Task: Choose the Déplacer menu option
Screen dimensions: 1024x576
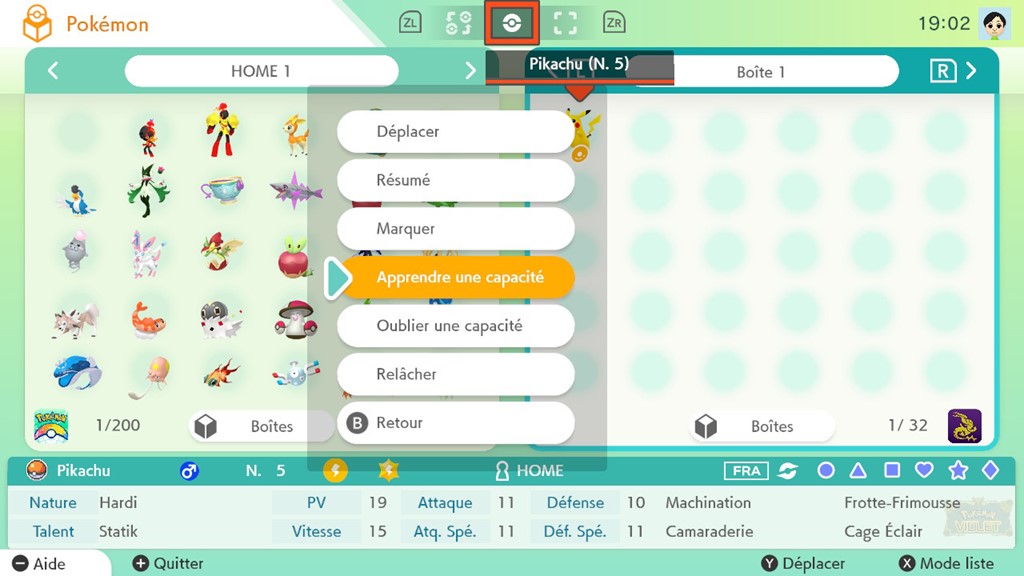Action: point(456,132)
